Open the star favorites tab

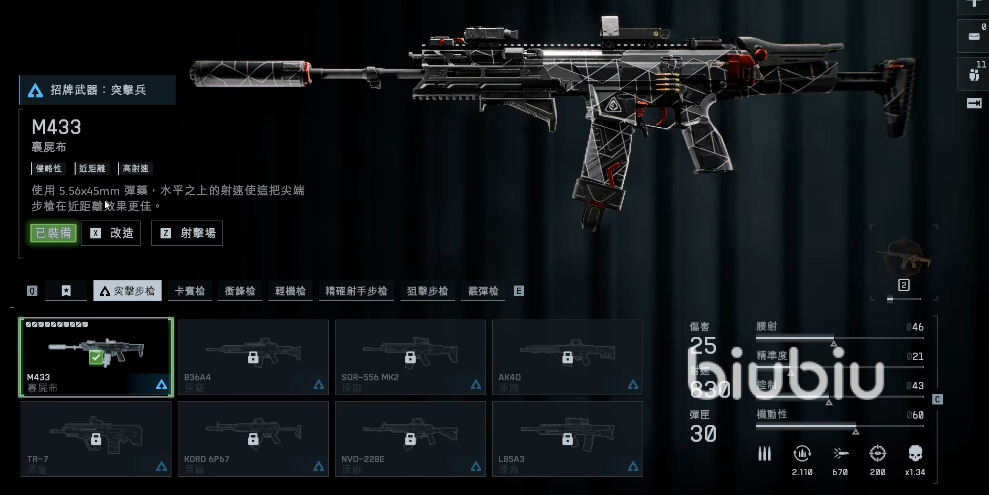point(66,291)
